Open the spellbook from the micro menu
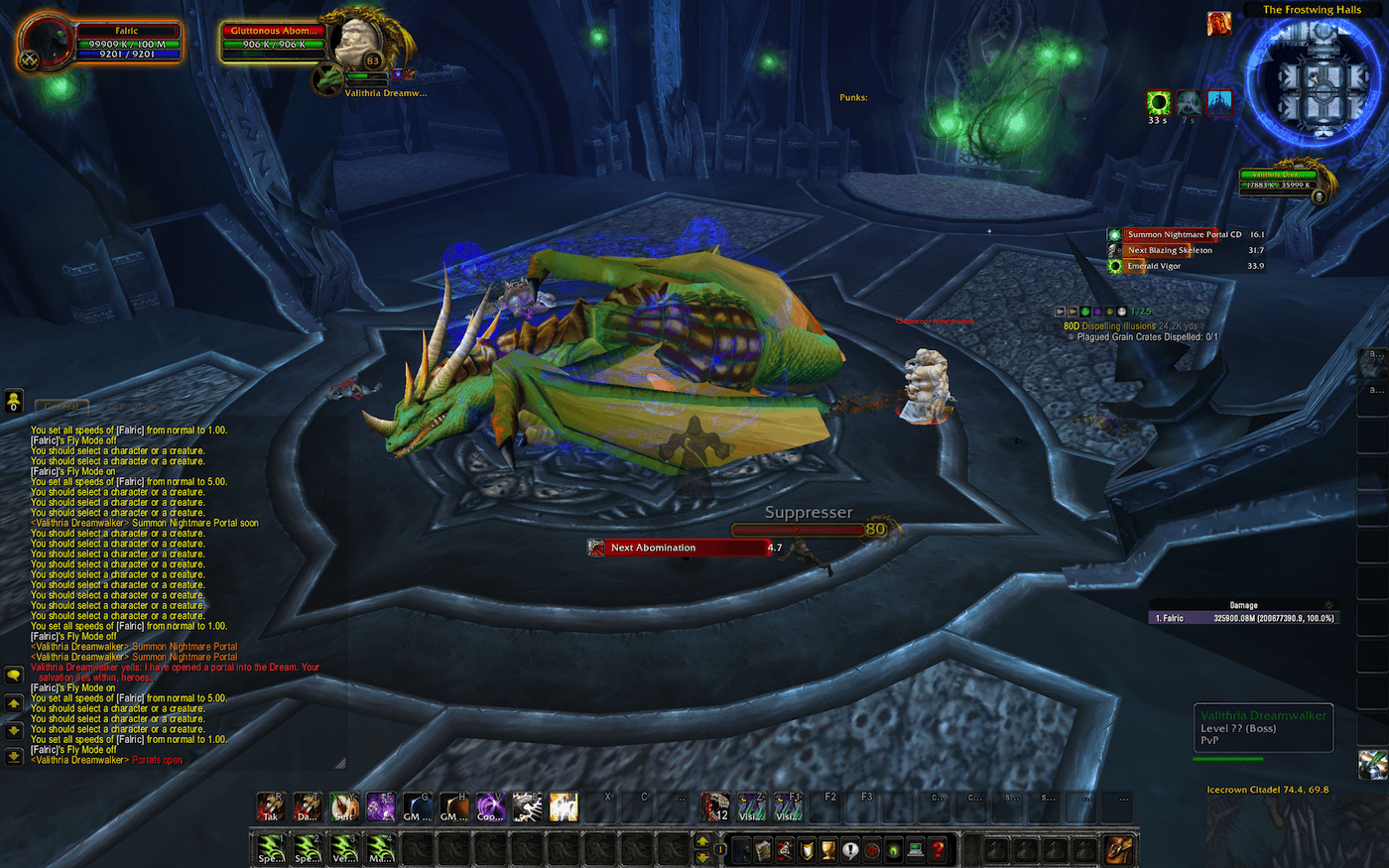The width and height of the screenshot is (1389, 868). (763, 850)
